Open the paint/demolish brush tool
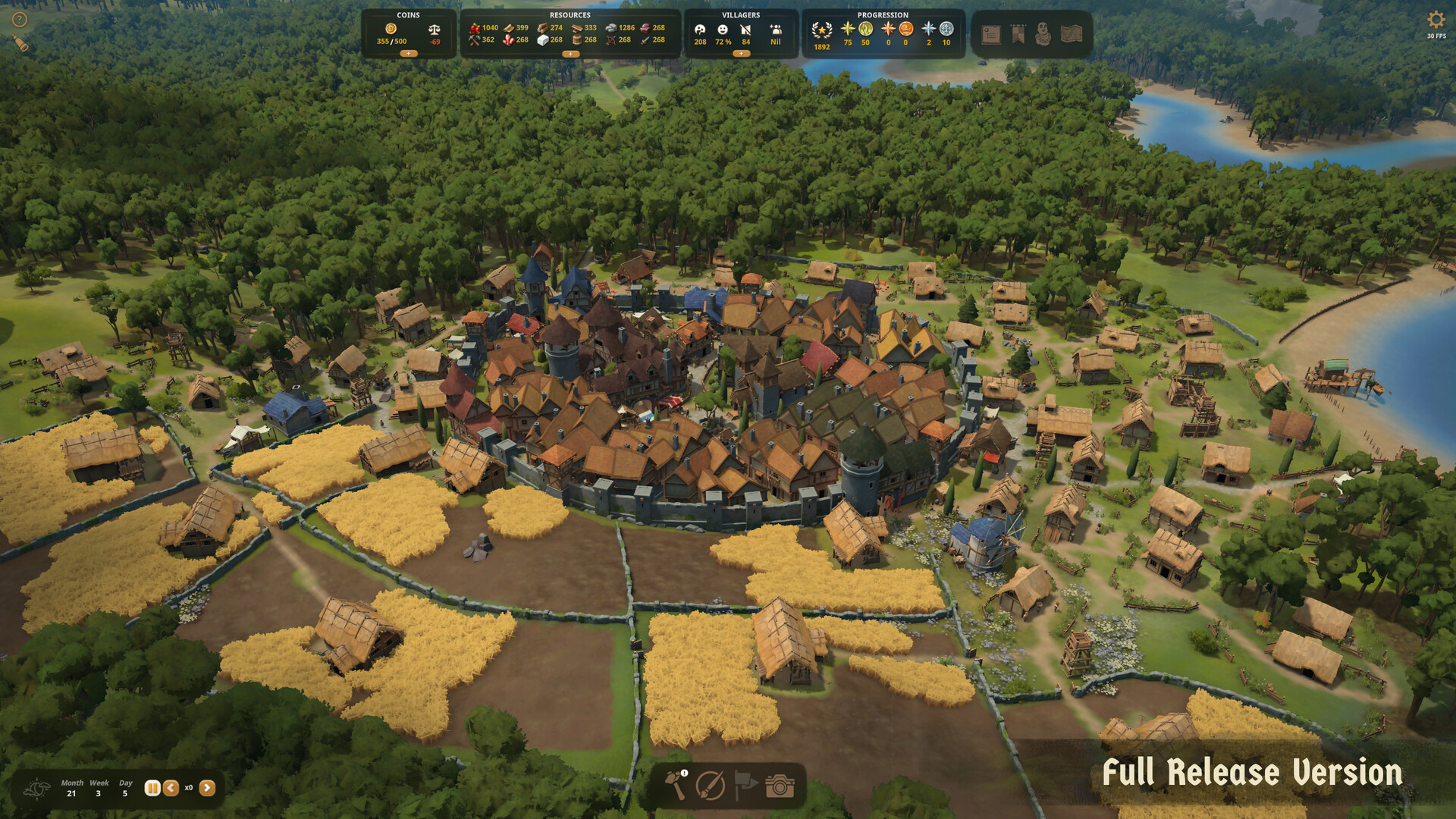The height and width of the screenshot is (819, 1456). click(711, 786)
